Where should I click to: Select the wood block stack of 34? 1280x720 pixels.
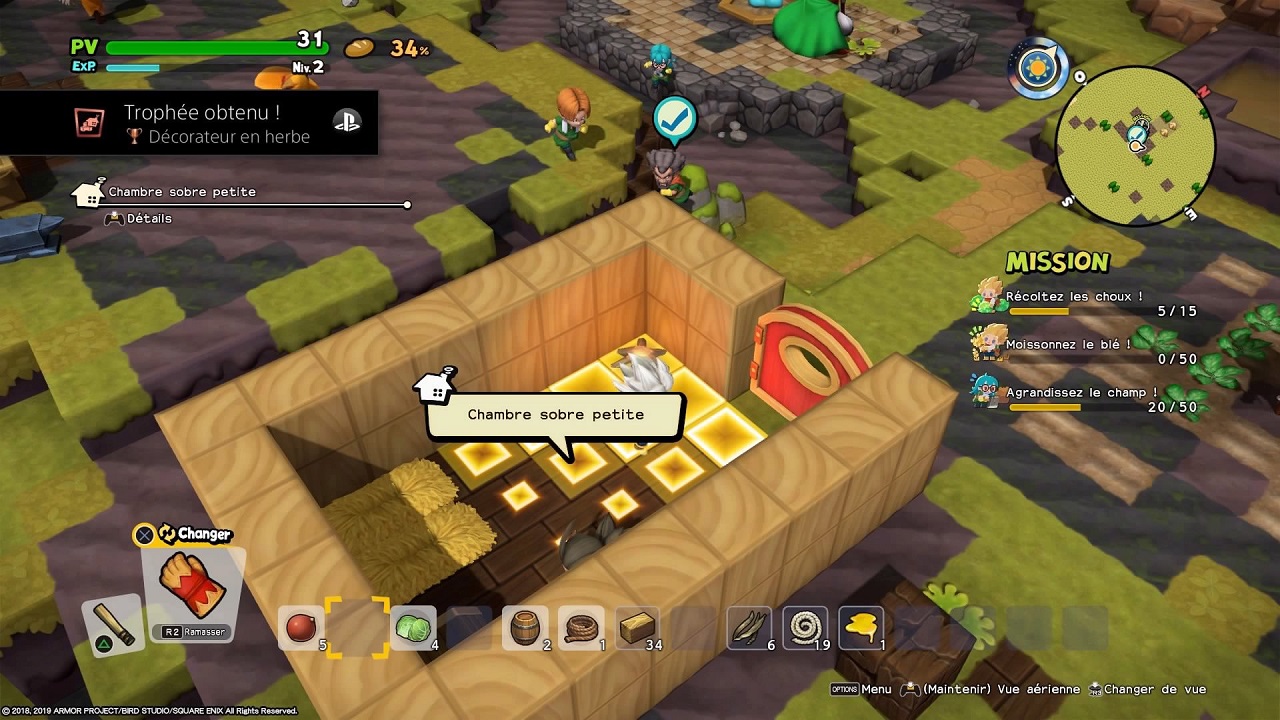pos(637,628)
